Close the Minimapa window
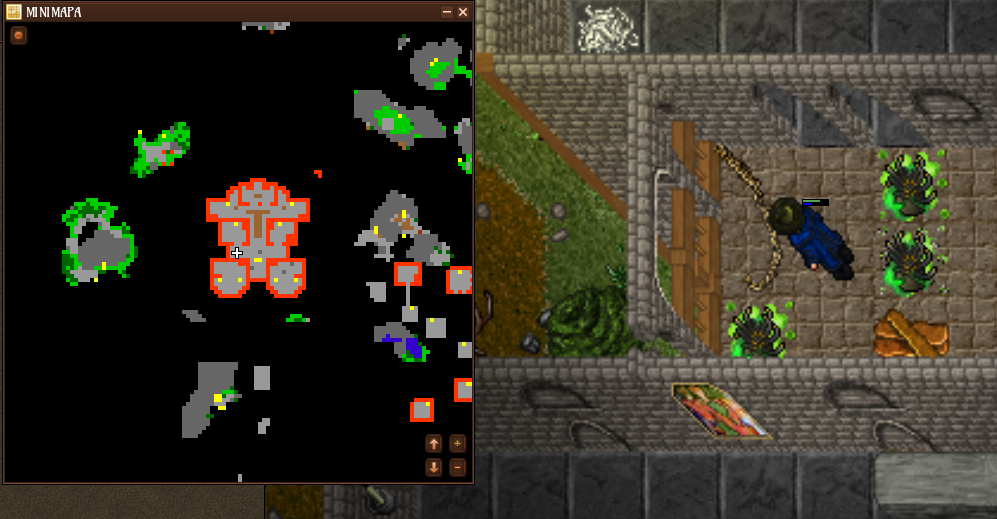The image size is (997, 519). [463, 12]
